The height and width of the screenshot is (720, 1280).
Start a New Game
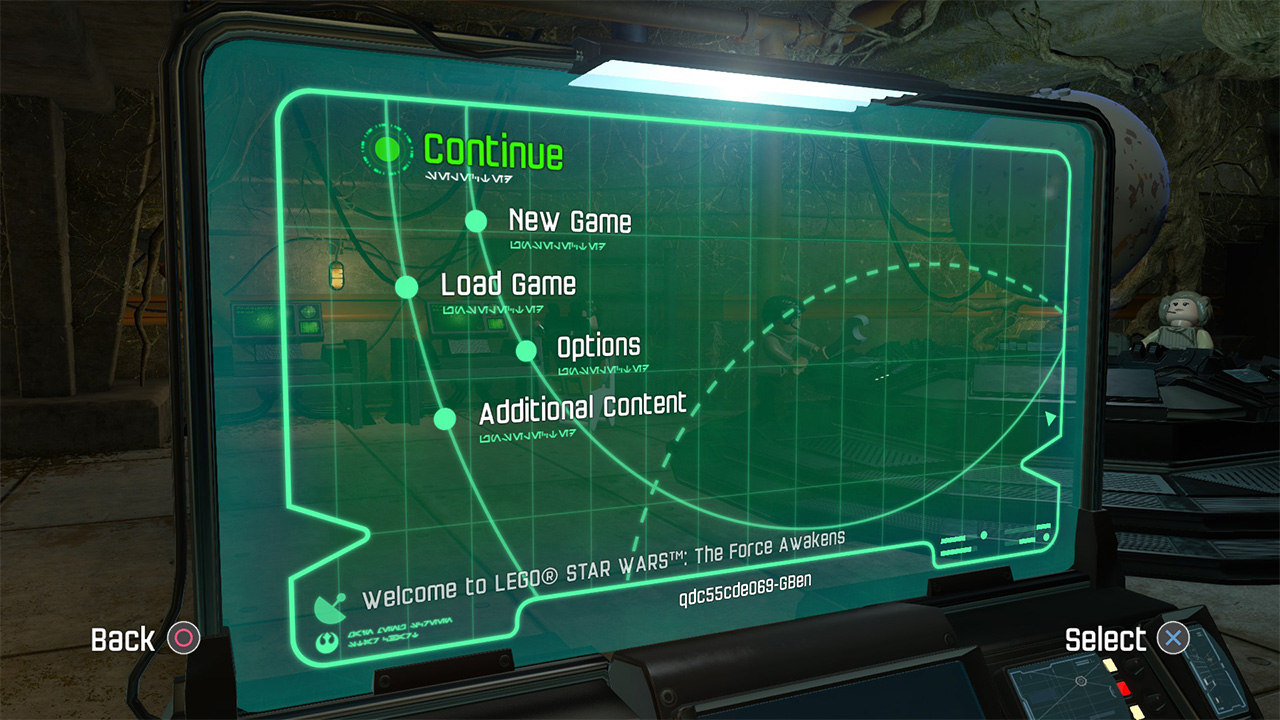pos(569,220)
